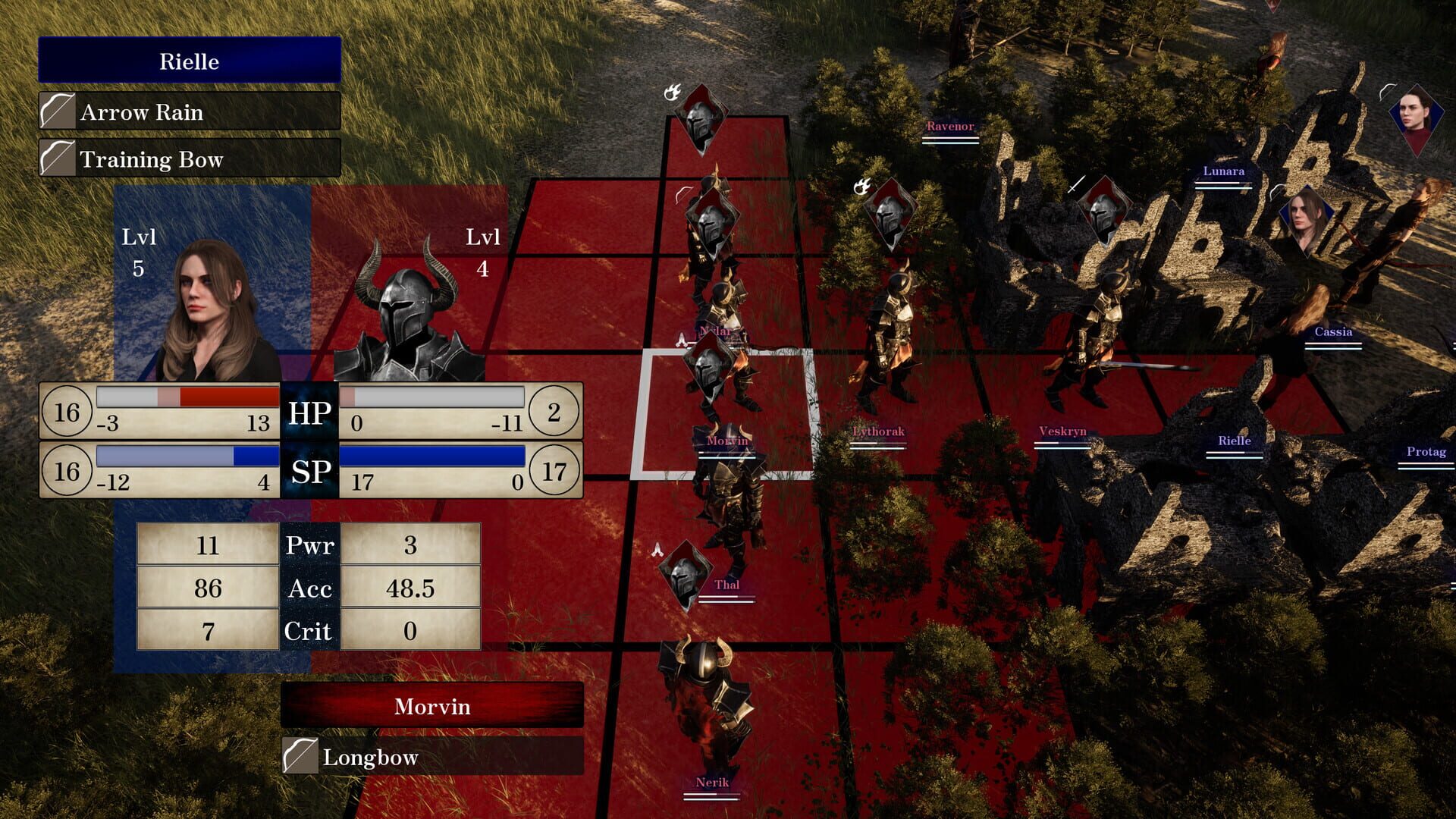
Task: Click the blue Rielle name banner
Action: pos(190,61)
